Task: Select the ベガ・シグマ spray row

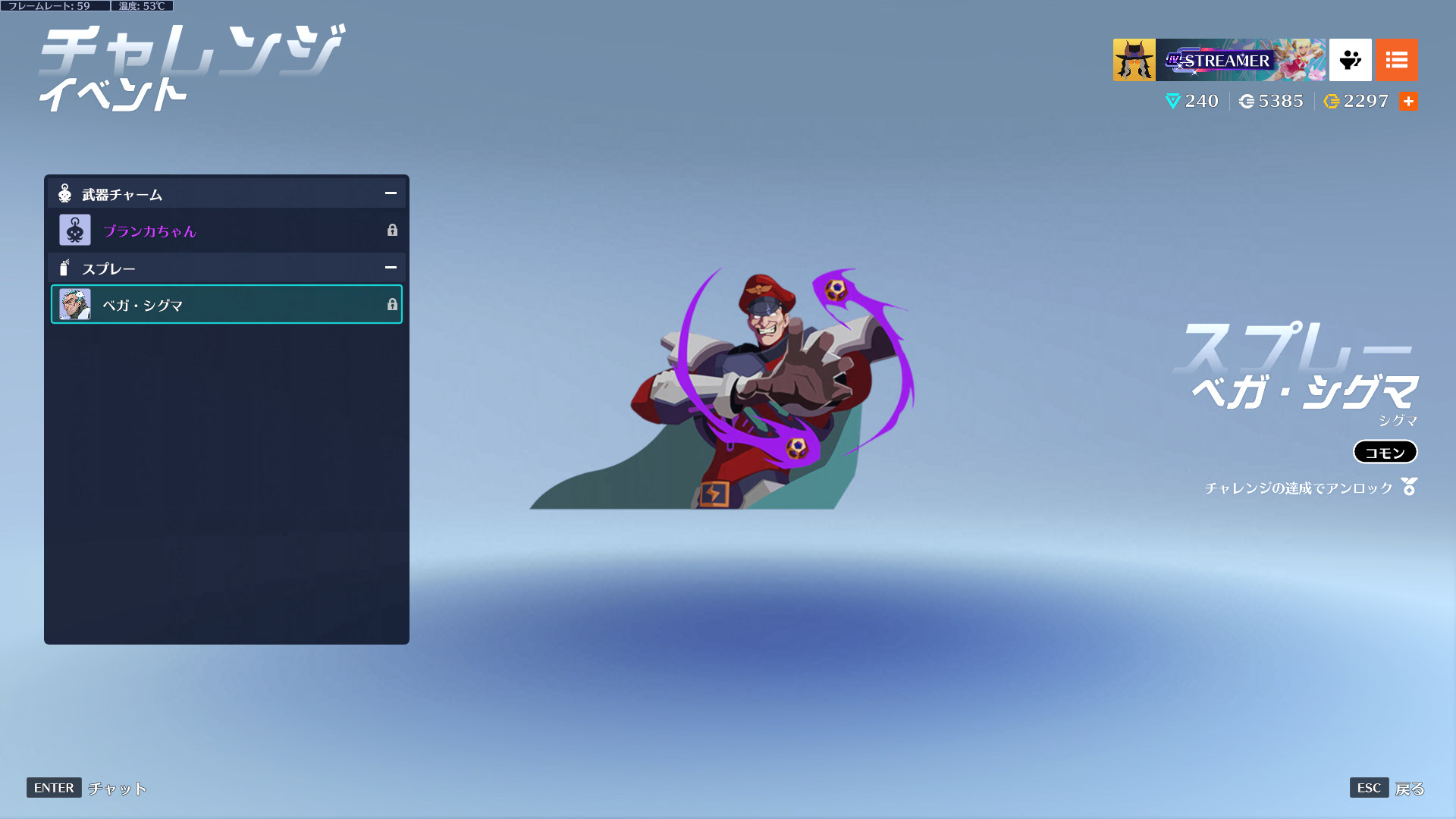Action: 226,305
